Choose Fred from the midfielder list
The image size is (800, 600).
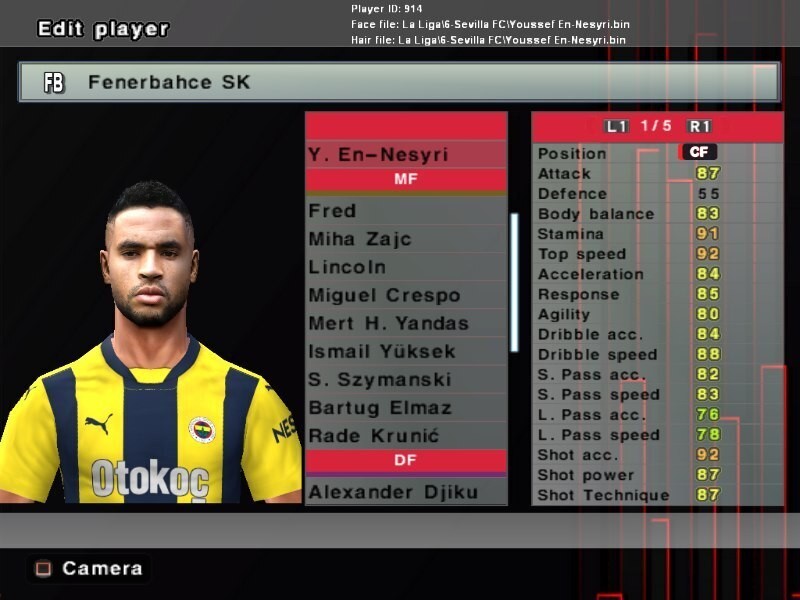(405, 211)
